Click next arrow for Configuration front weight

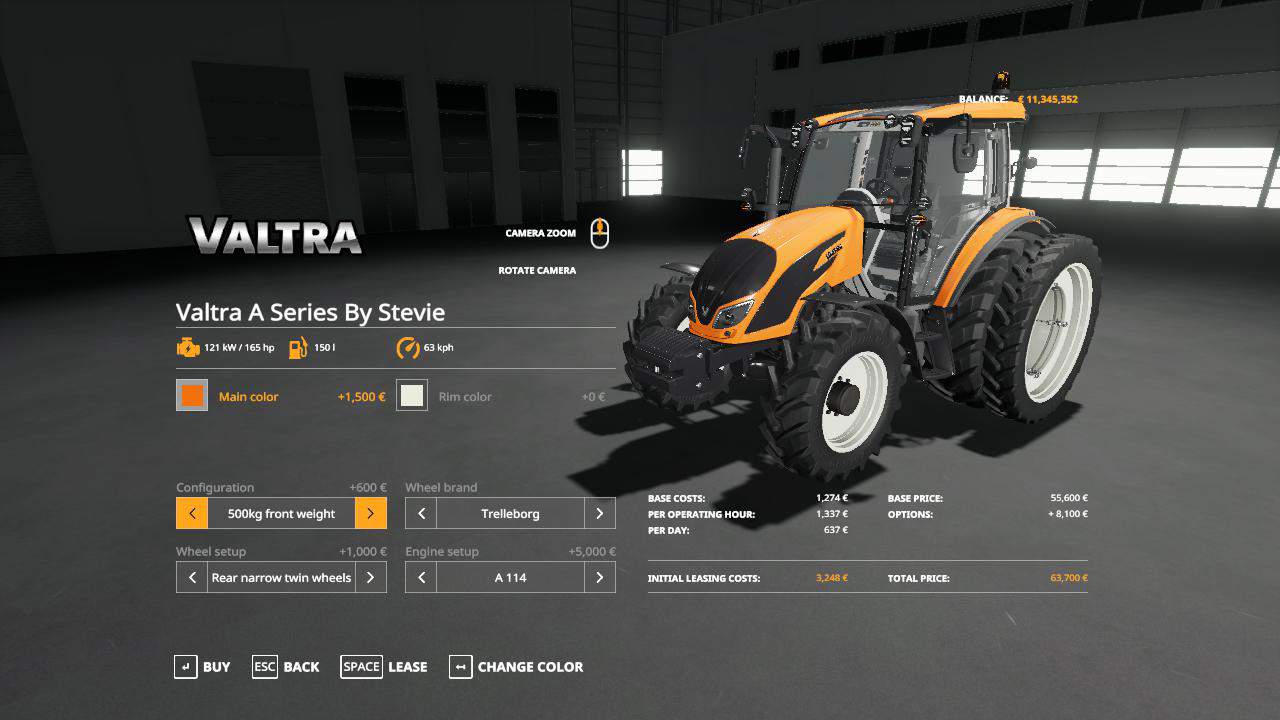[370, 514]
